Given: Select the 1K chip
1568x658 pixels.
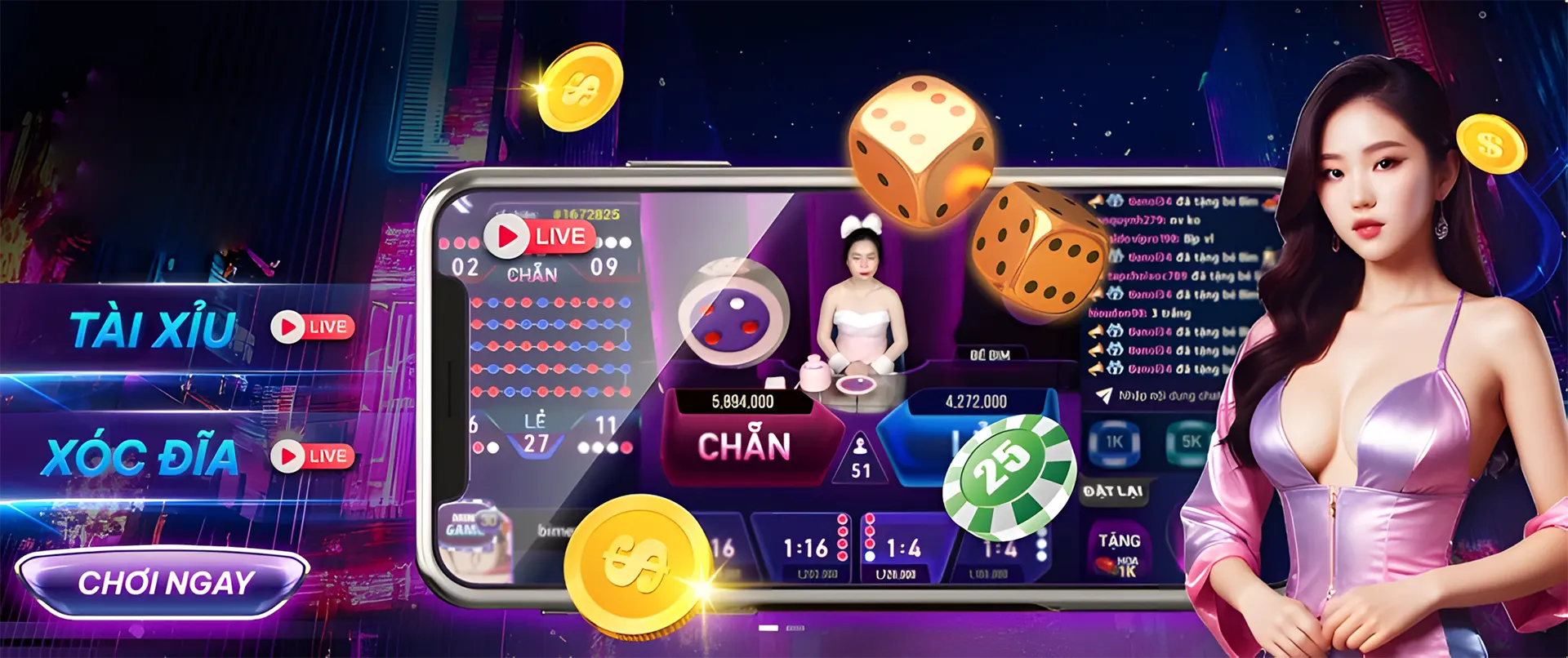Looking at the screenshot, I should point(1114,442).
